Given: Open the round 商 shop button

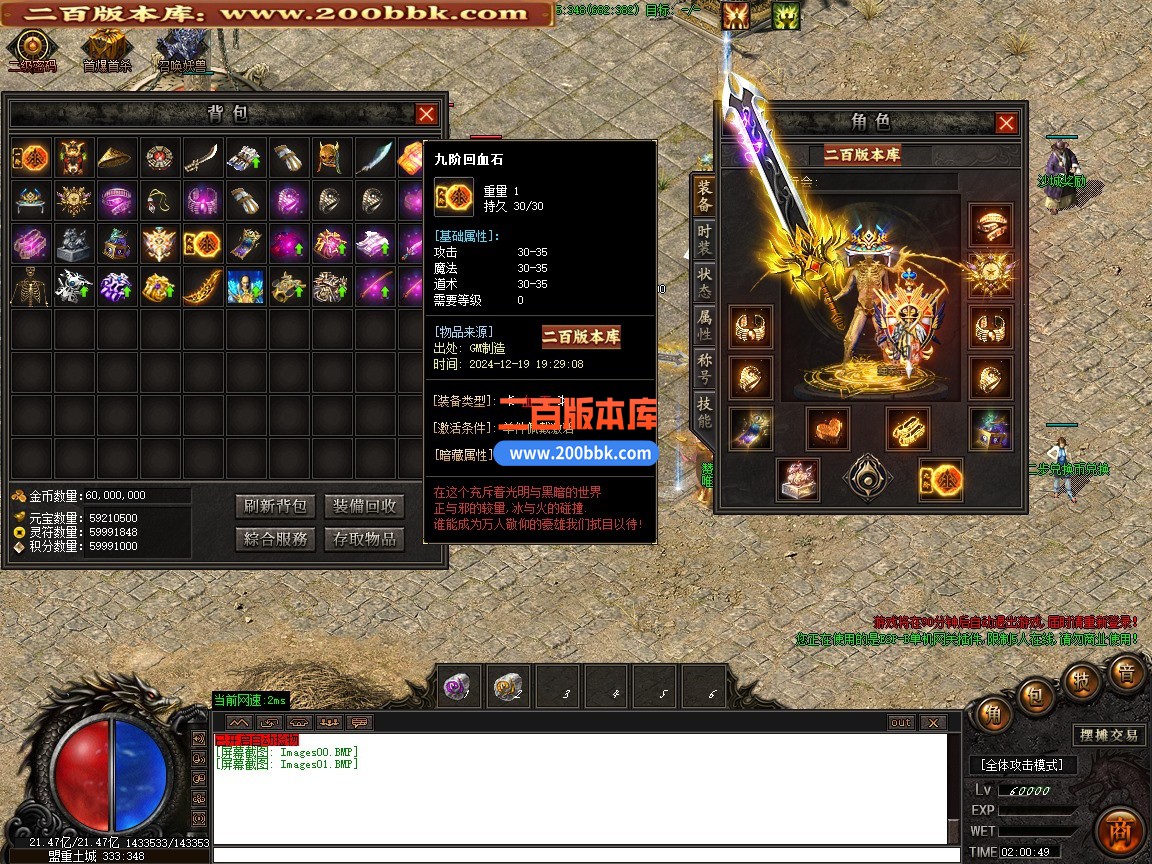Looking at the screenshot, I should click(1118, 831).
